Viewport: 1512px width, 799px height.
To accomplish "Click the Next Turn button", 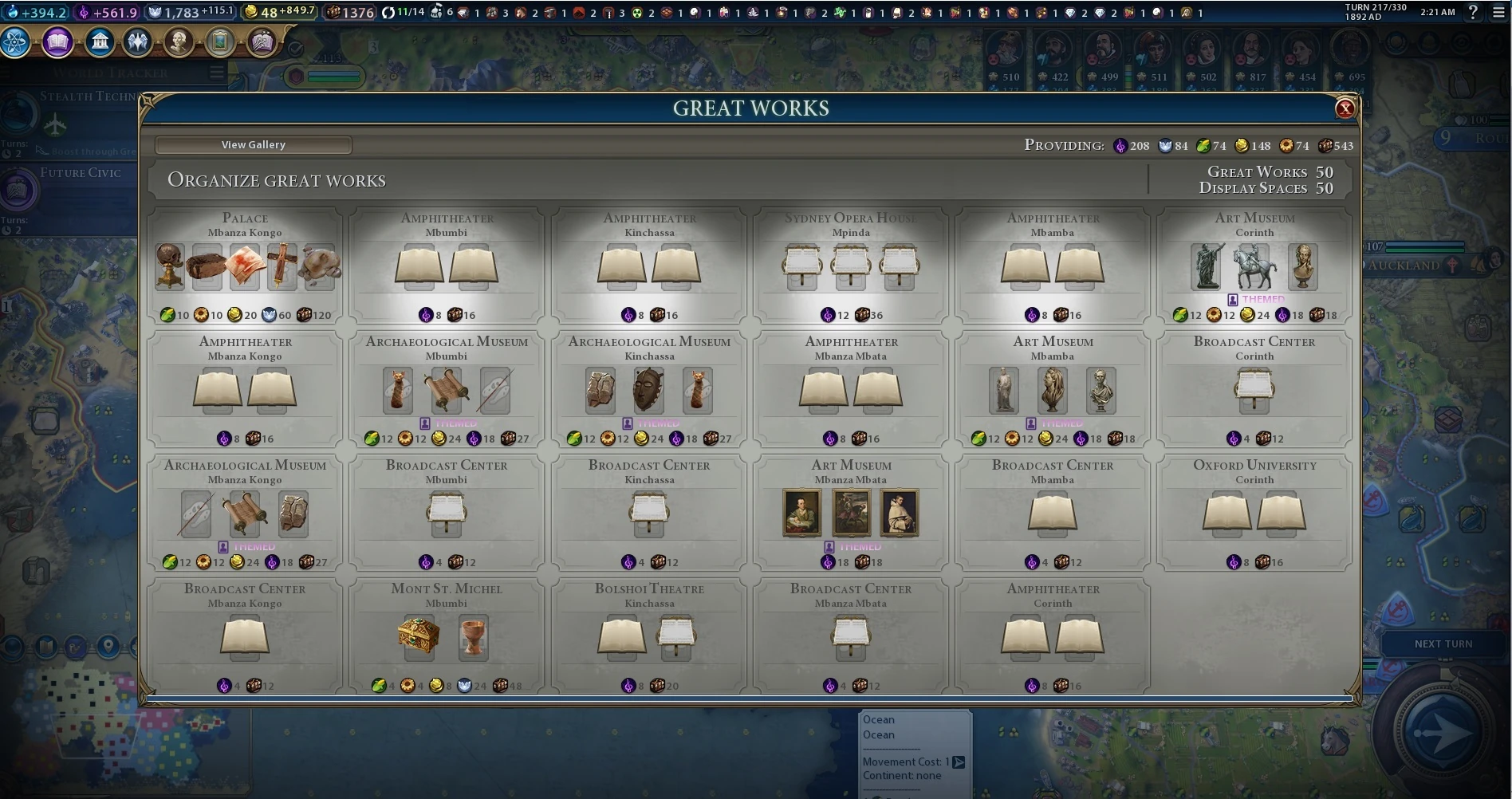I will [1443, 644].
